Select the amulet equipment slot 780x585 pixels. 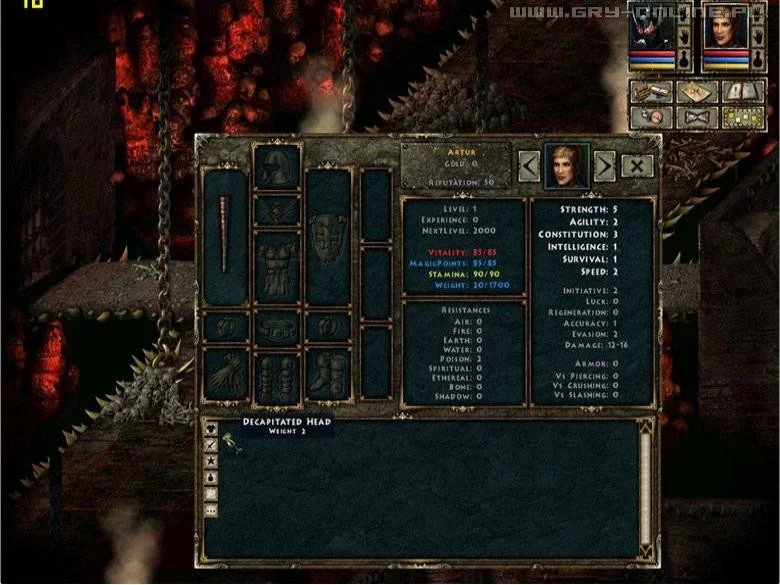pos(277,211)
